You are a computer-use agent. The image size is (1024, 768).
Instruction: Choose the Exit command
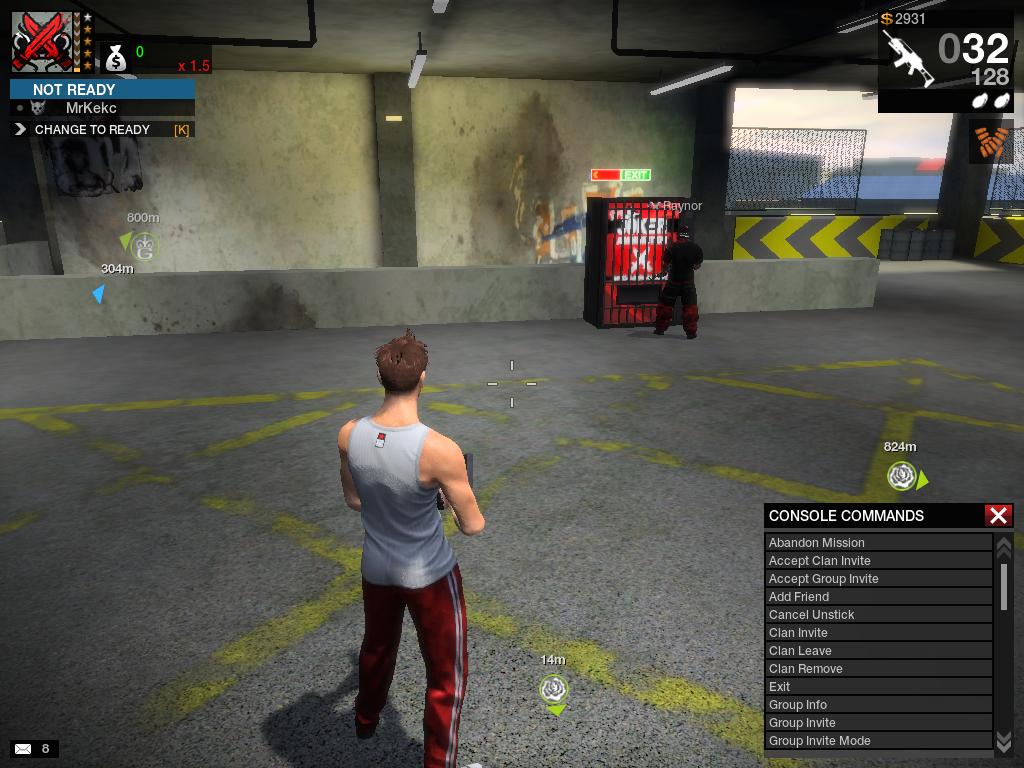[x=878, y=687]
